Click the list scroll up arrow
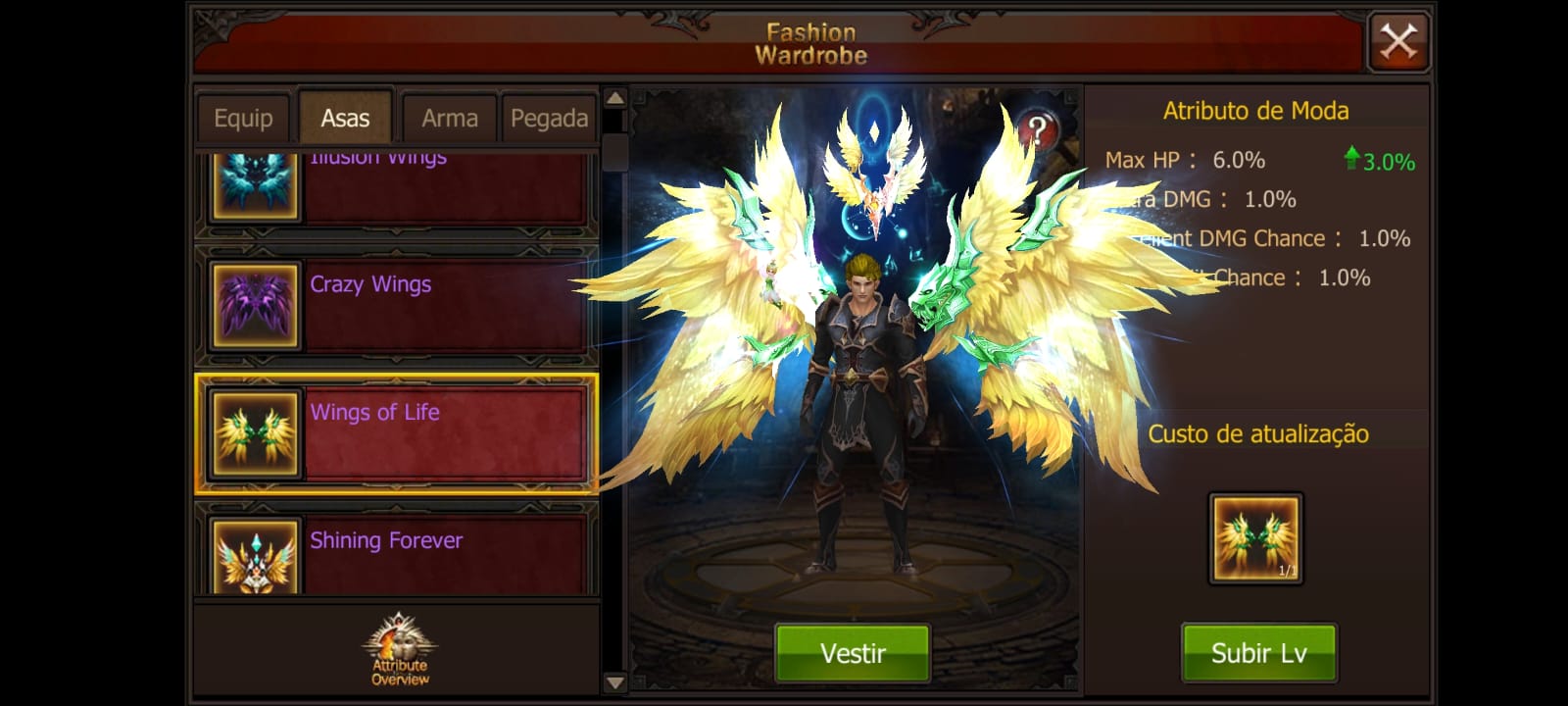This screenshot has width=1568, height=706. click(614, 98)
